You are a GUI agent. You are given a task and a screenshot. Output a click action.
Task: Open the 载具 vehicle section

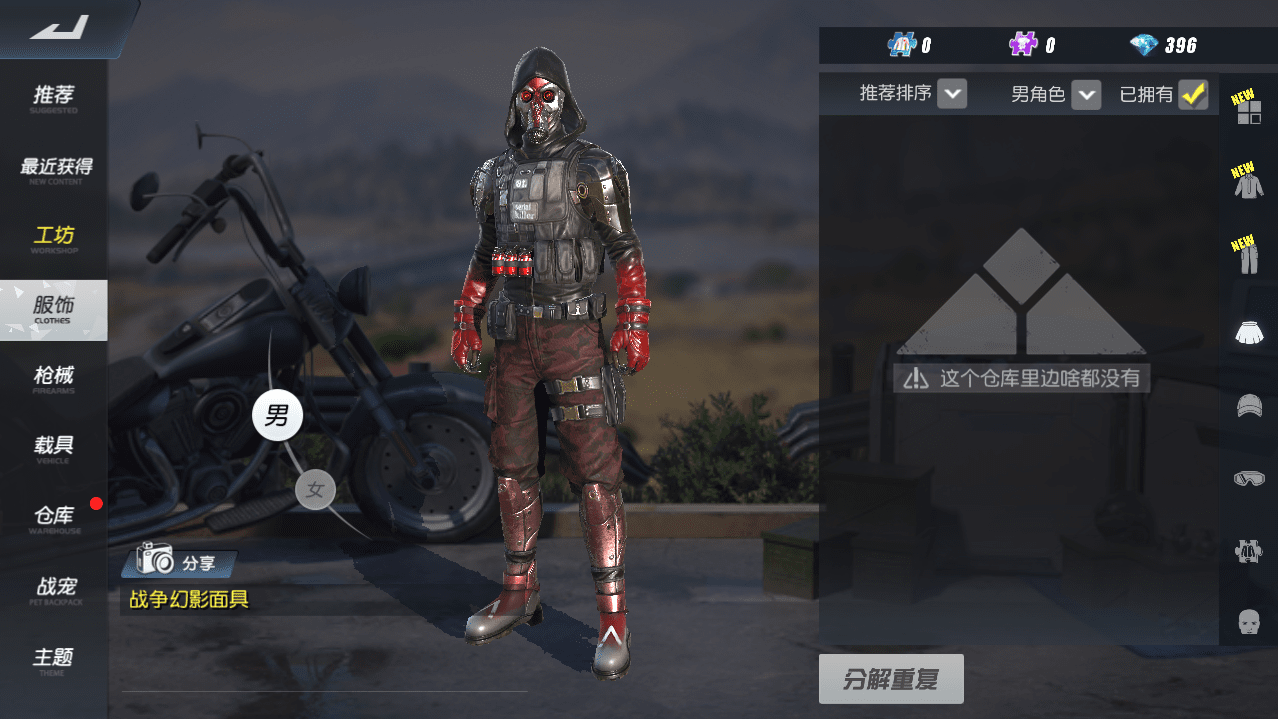(x=54, y=448)
